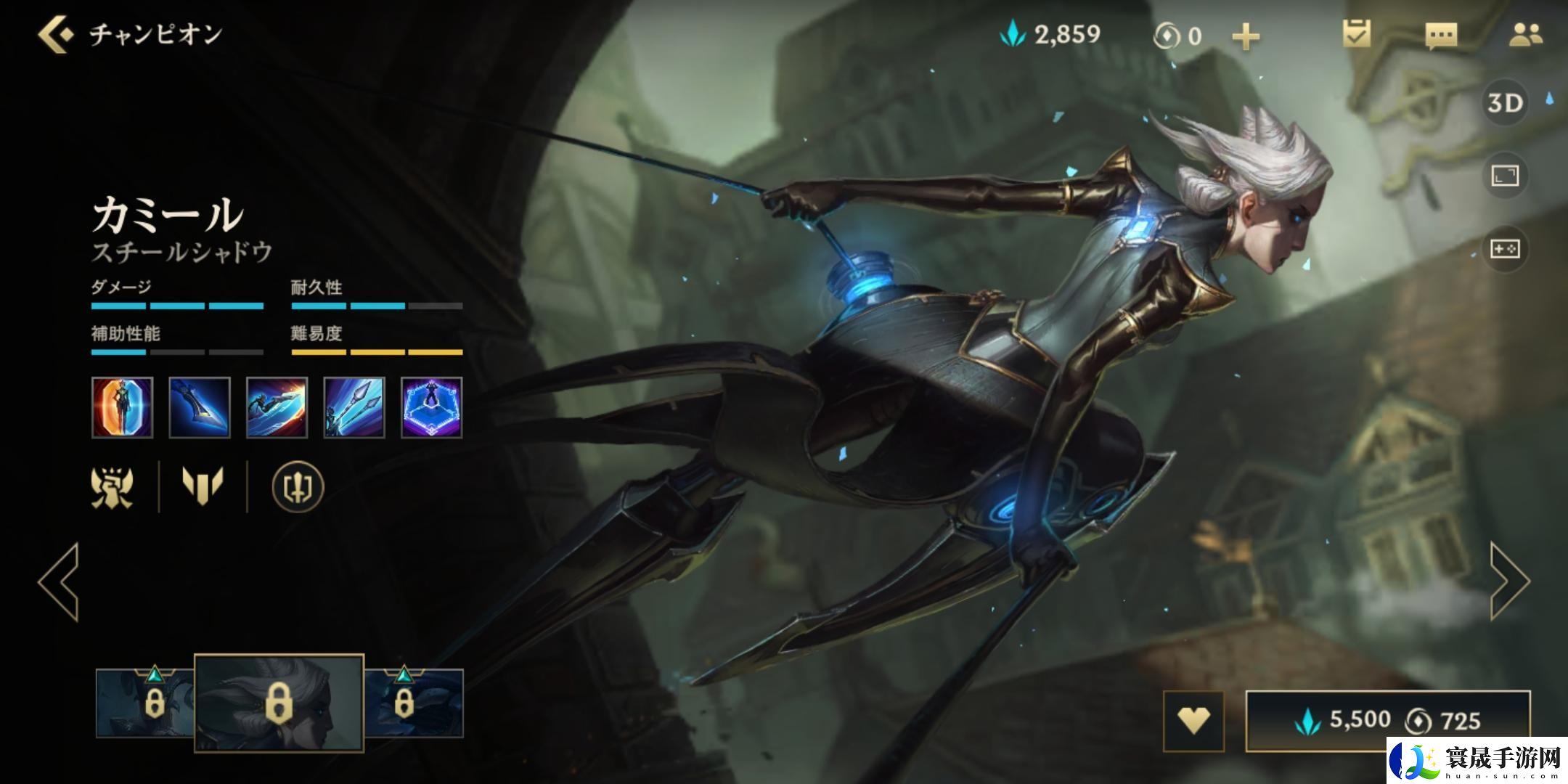Select the centre locked default skin thumbnail
The image size is (1568, 784).
279,703
